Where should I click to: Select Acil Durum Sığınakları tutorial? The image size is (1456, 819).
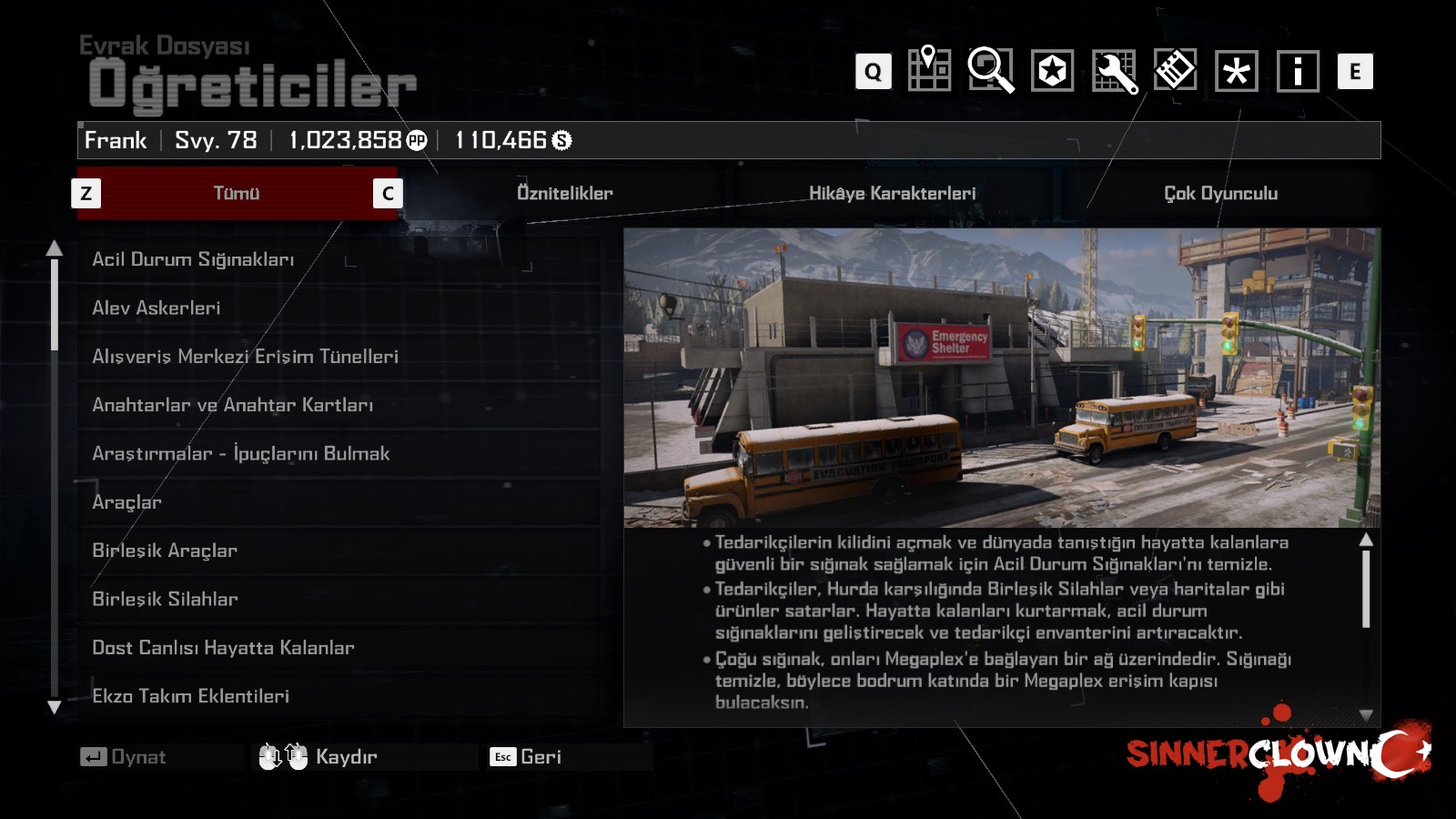point(193,259)
